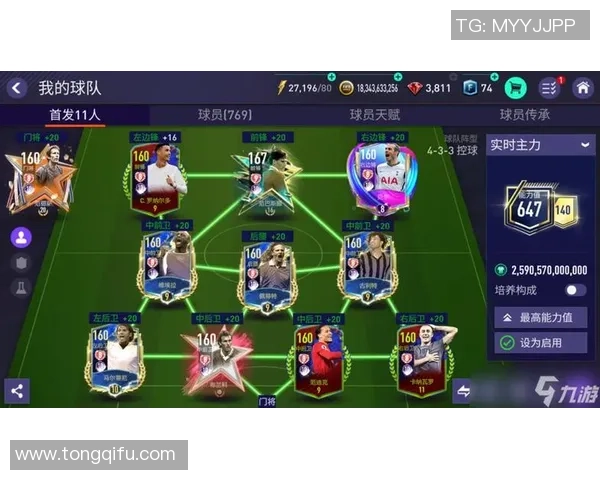Open the task list with red badge
600x480 pixels.
pyautogui.click(x=549, y=88)
